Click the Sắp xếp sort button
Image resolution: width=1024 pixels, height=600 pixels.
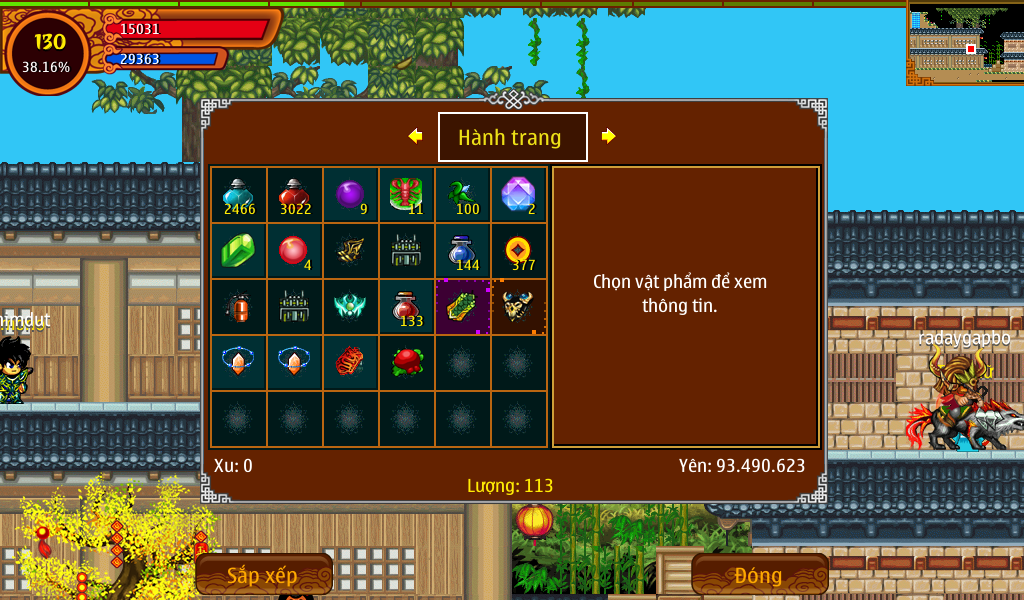coord(263,575)
